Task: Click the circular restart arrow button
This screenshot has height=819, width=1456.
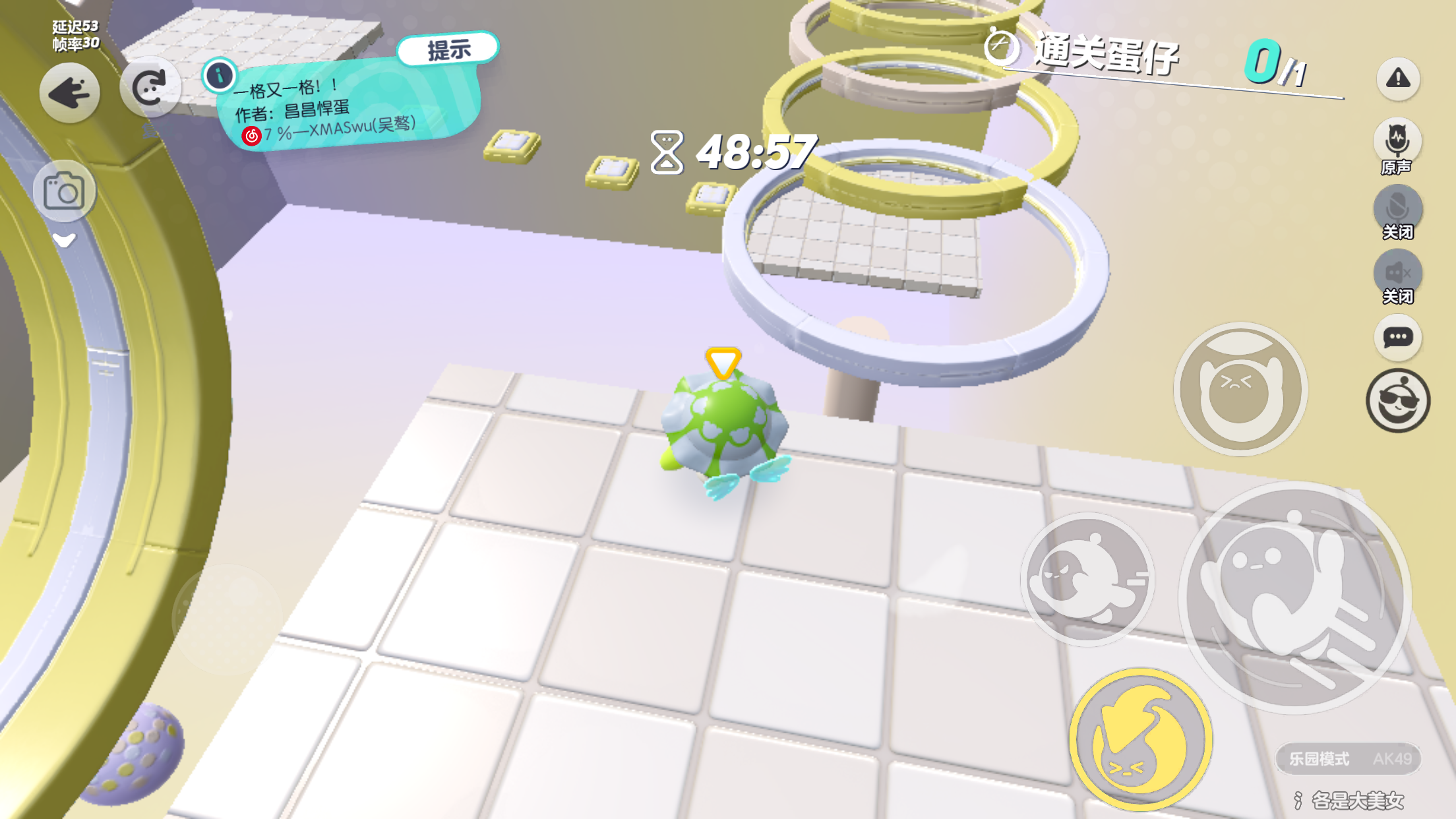Action: click(x=150, y=88)
